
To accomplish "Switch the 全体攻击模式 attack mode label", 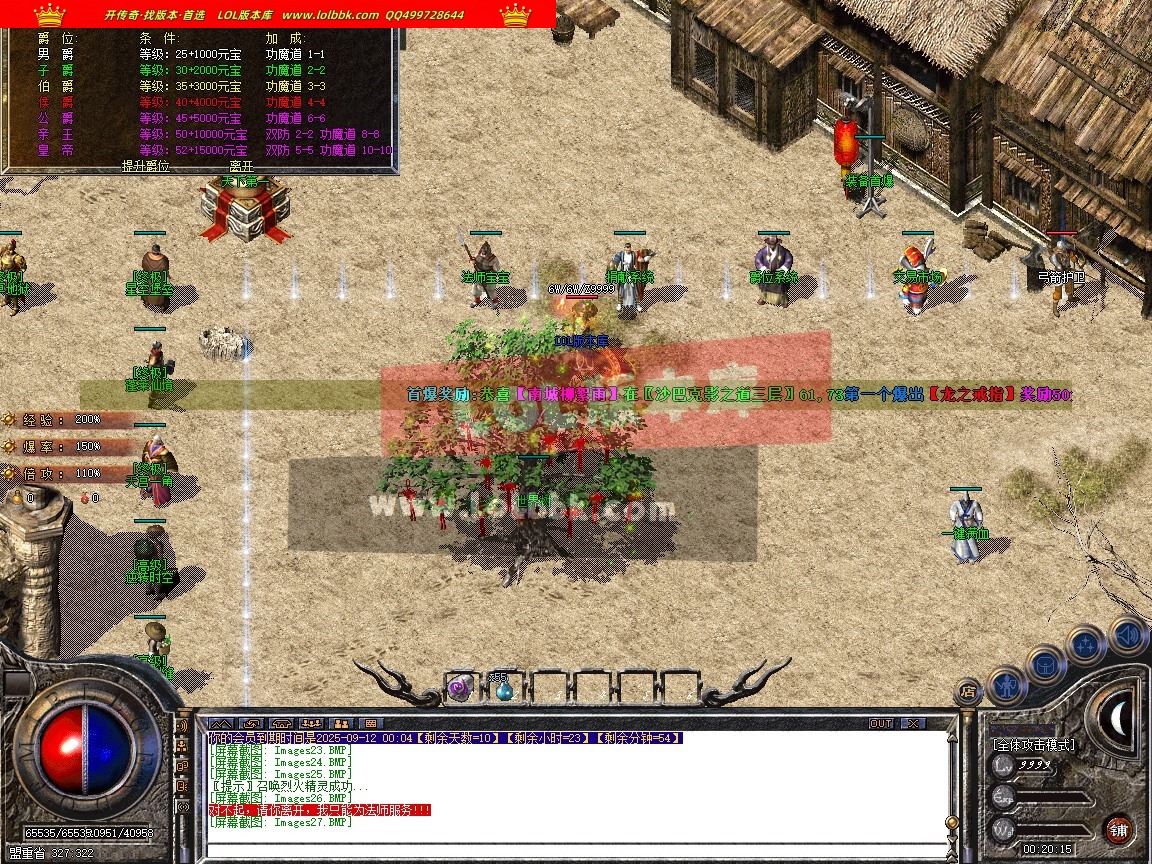I will pos(1034,745).
